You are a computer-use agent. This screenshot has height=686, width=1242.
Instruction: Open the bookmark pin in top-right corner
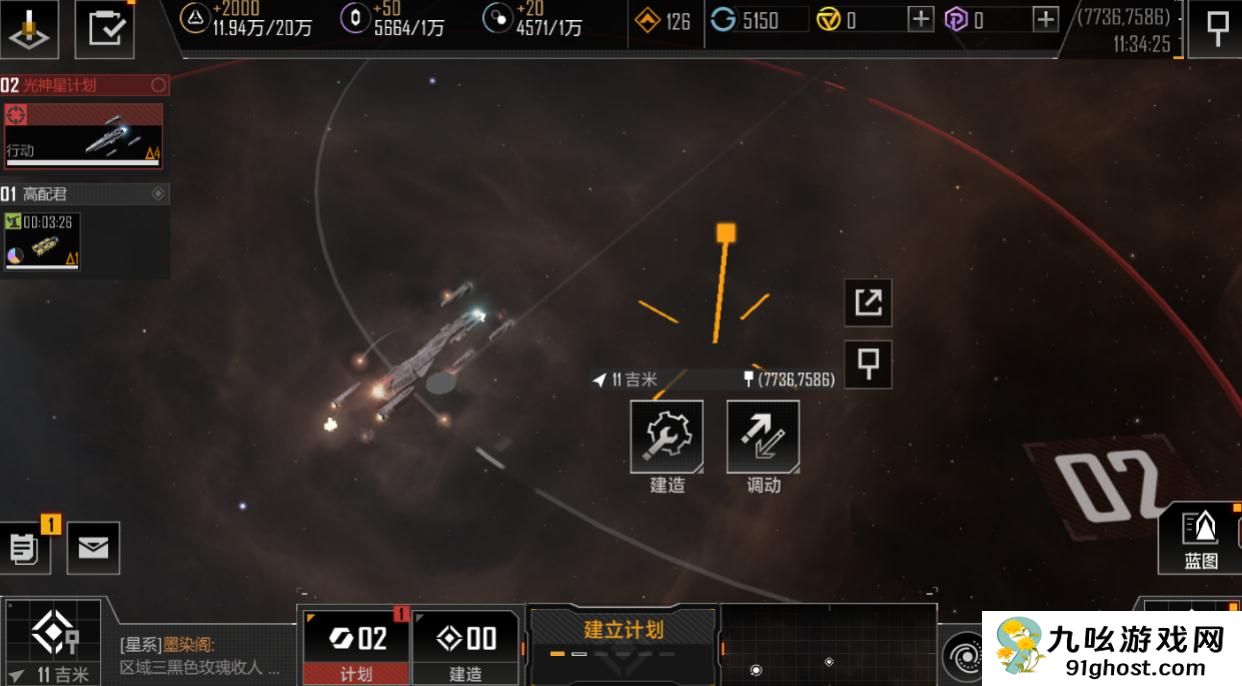point(1217,28)
